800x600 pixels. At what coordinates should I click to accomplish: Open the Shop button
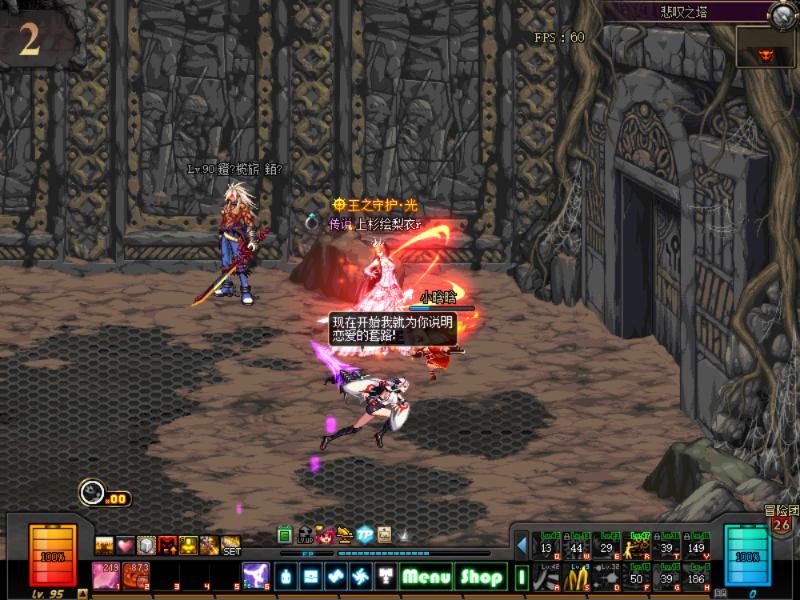click(481, 577)
